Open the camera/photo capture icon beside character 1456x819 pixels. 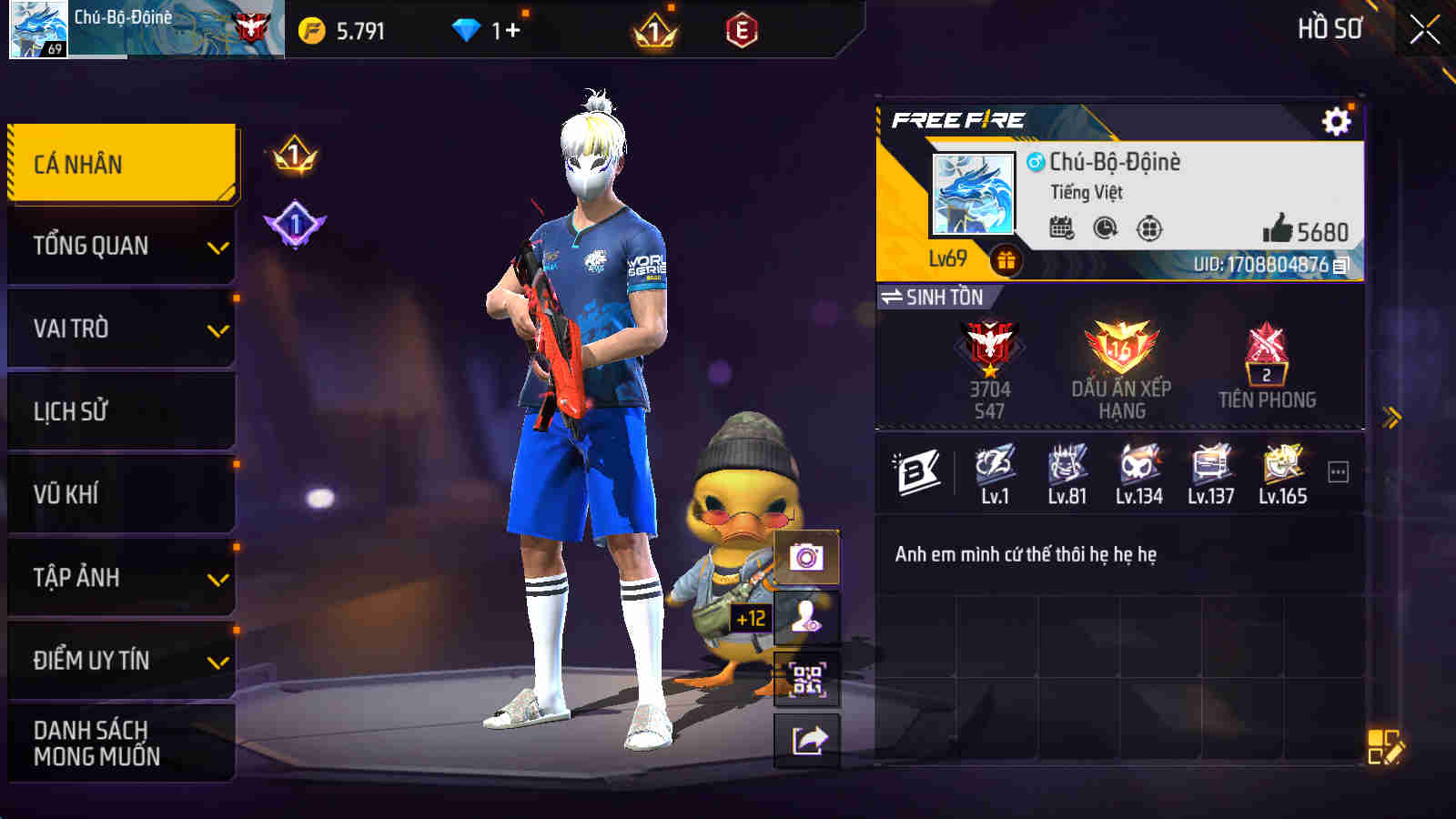pyautogui.click(x=804, y=557)
